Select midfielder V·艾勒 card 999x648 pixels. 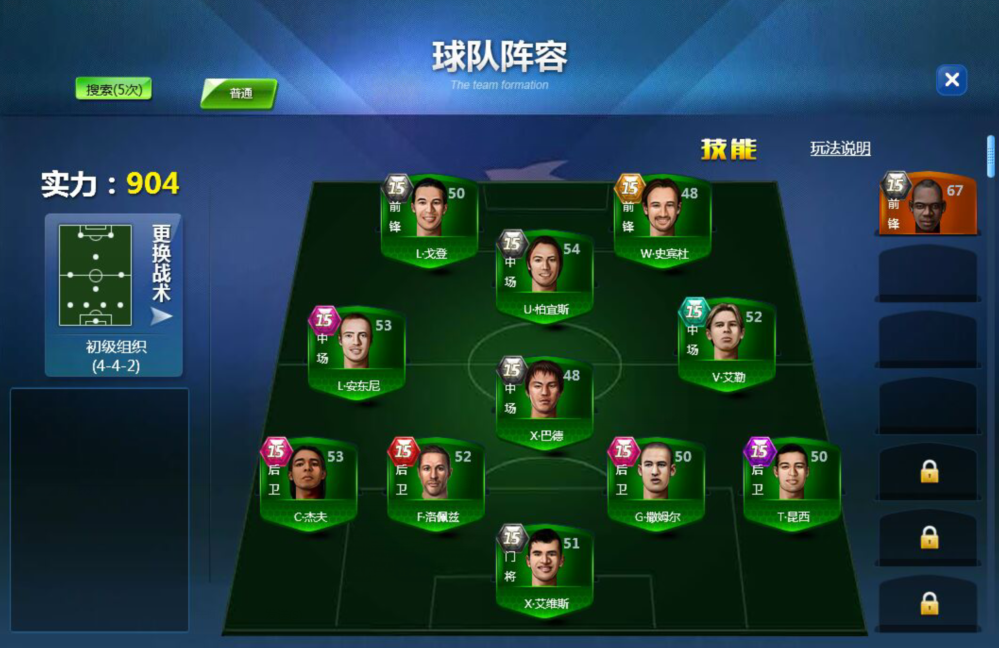pos(727,344)
